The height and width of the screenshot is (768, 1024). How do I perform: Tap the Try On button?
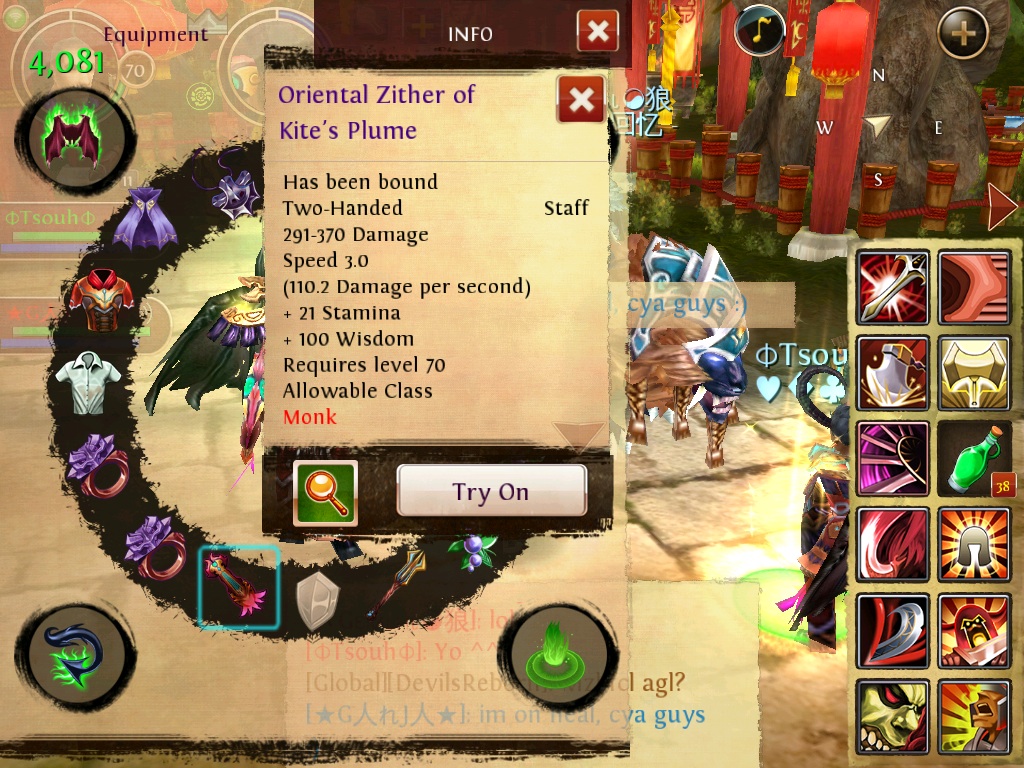tap(491, 491)
